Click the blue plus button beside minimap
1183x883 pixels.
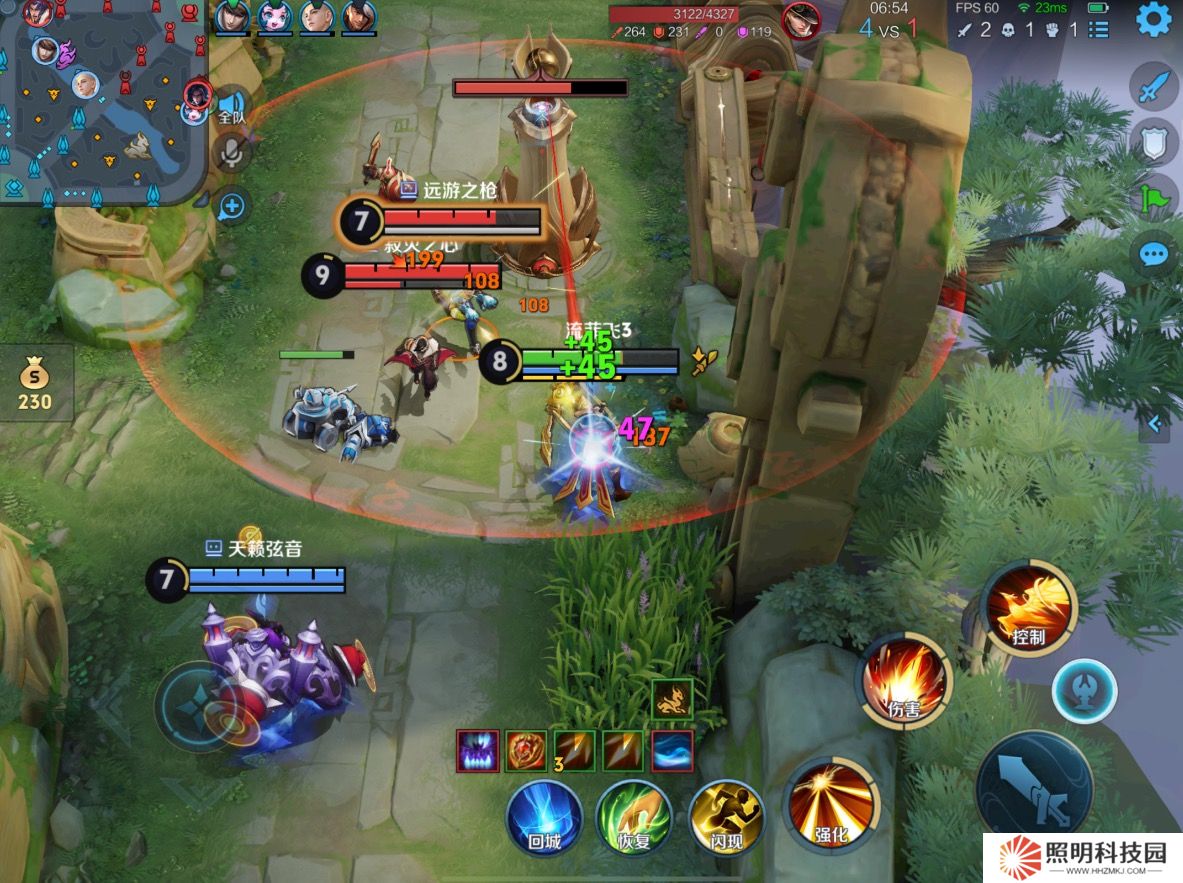[x=231, y=207]
